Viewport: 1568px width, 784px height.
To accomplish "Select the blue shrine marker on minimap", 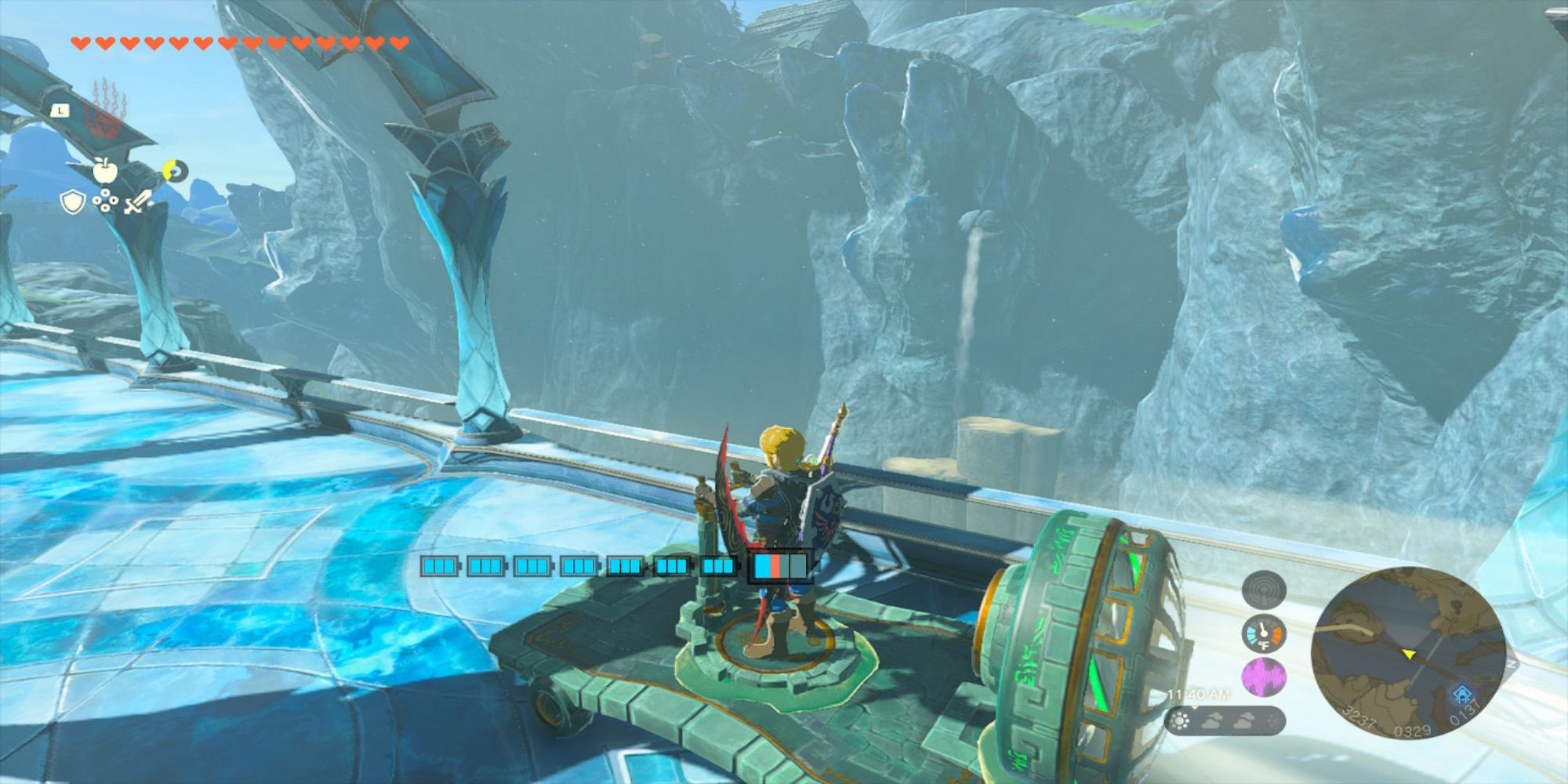I will click(1461, 695).
